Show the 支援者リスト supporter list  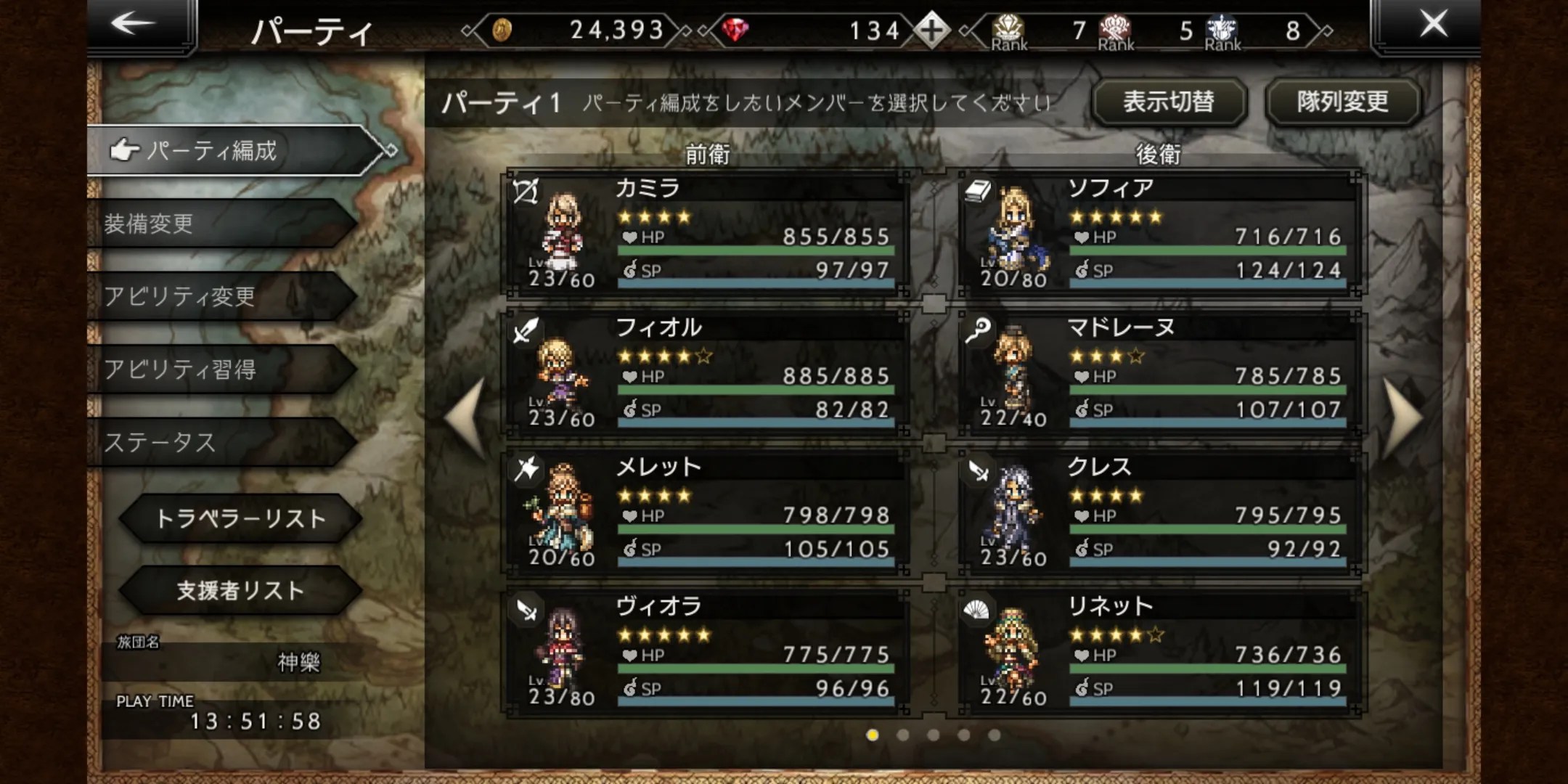point(240,591)
